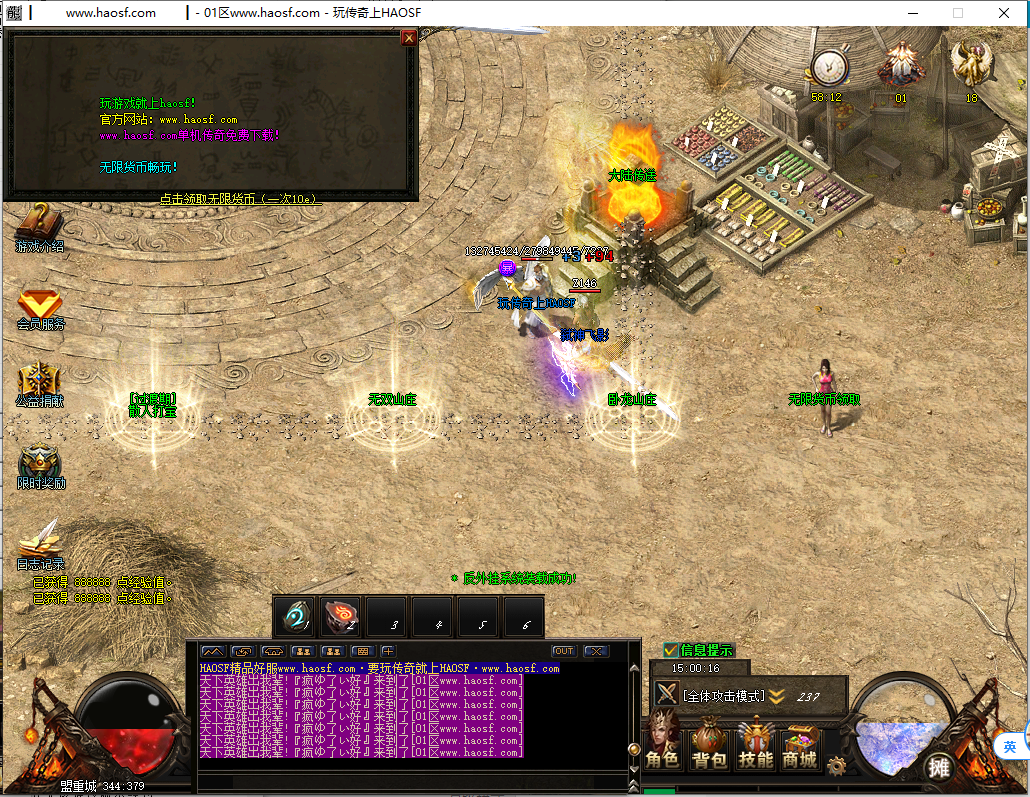Open the 技能 skills panel
This screenshot has width=1030, height=797.
755,746
